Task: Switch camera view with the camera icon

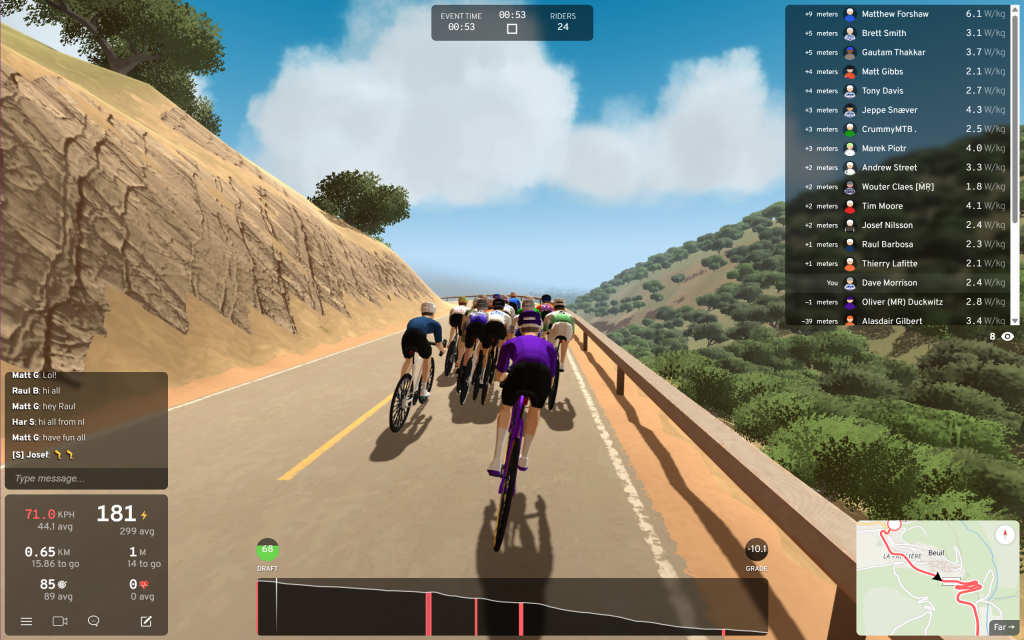Action: (x=59, y=621)
